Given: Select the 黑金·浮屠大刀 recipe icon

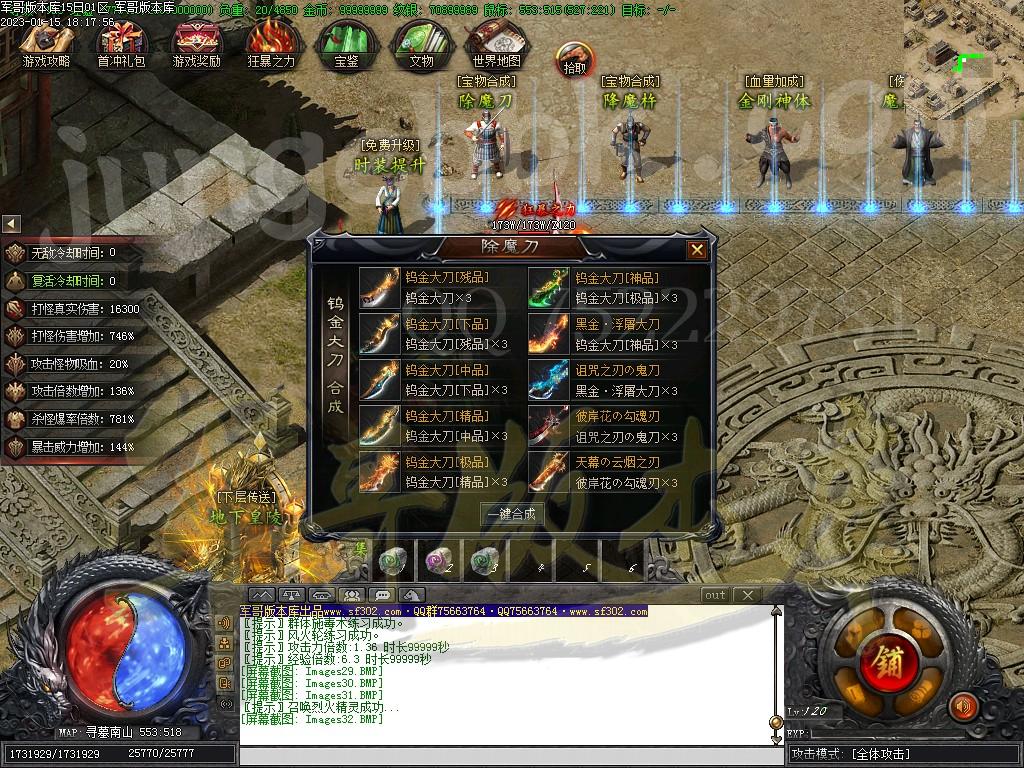Looking at the screenshot, I should click(x=549, y=333).
